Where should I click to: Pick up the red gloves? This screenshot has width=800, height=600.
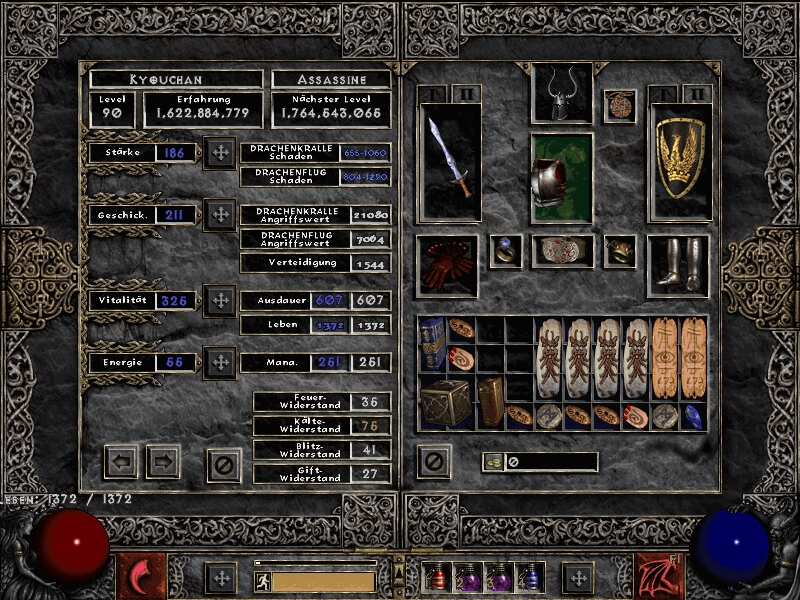[x=446, y=265]
